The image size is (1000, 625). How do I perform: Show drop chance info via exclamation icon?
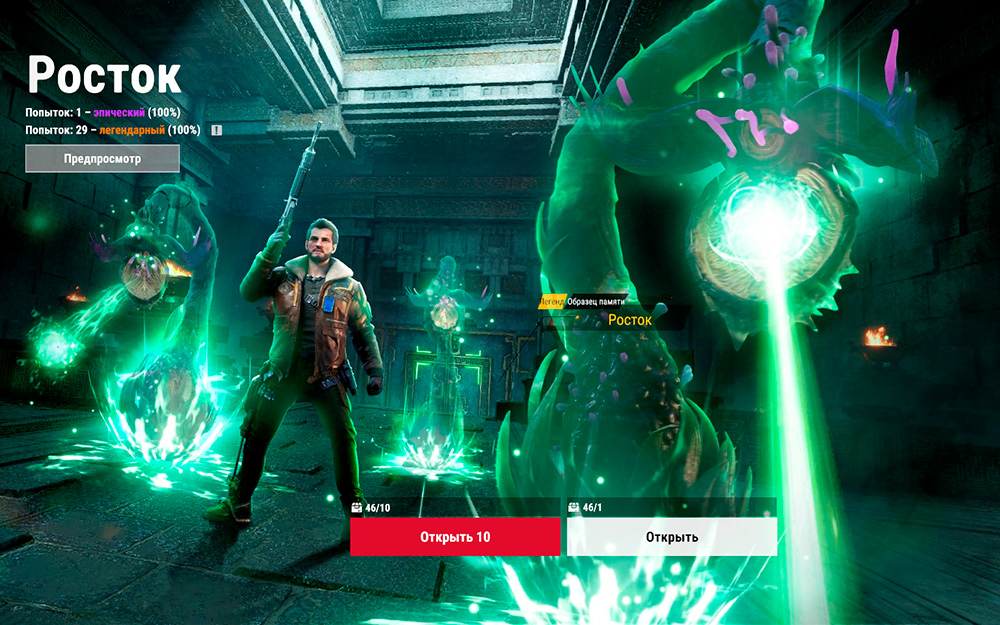tap(217, 130)
